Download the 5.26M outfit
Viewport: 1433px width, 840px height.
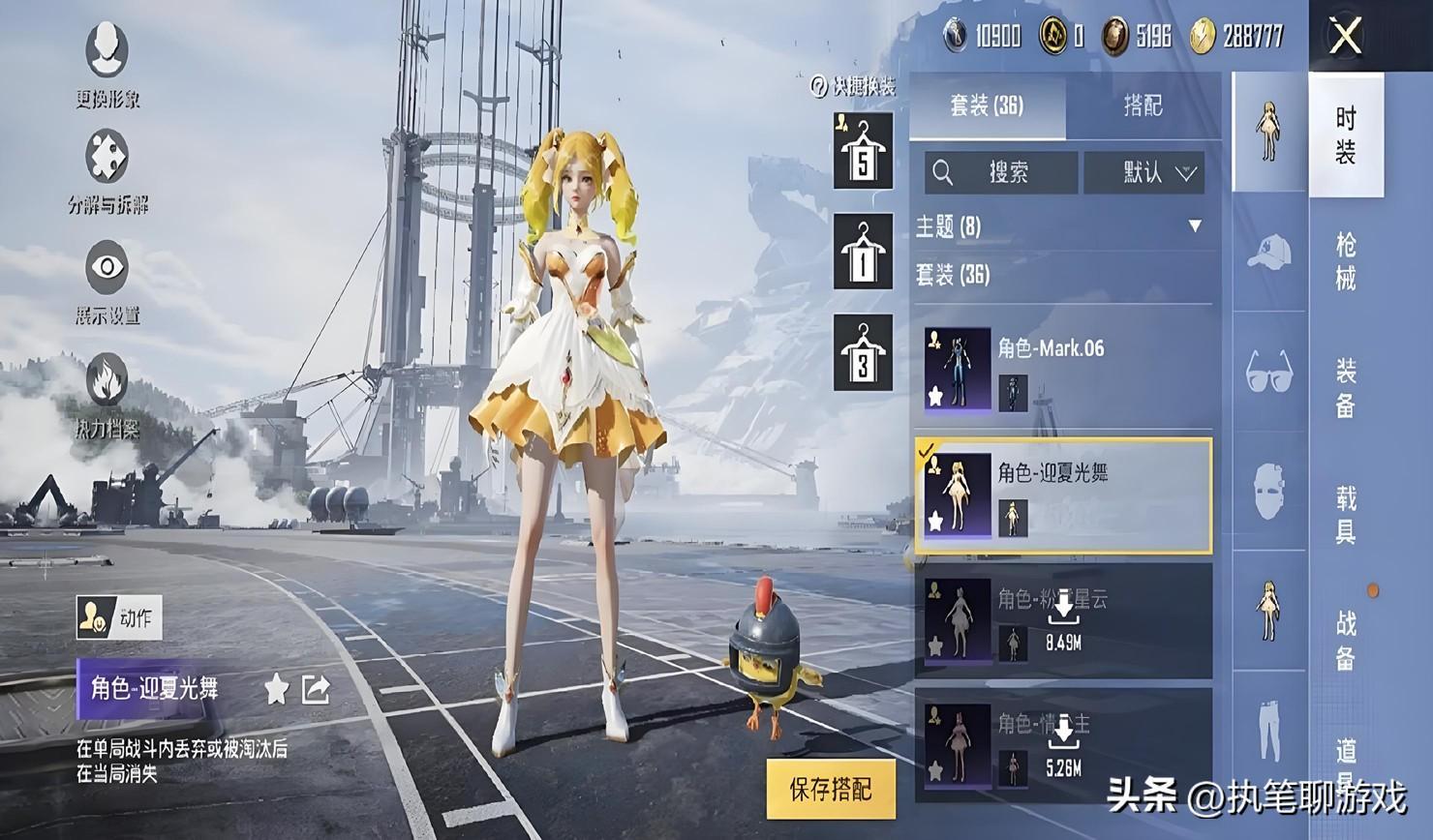pos(1063,744)
